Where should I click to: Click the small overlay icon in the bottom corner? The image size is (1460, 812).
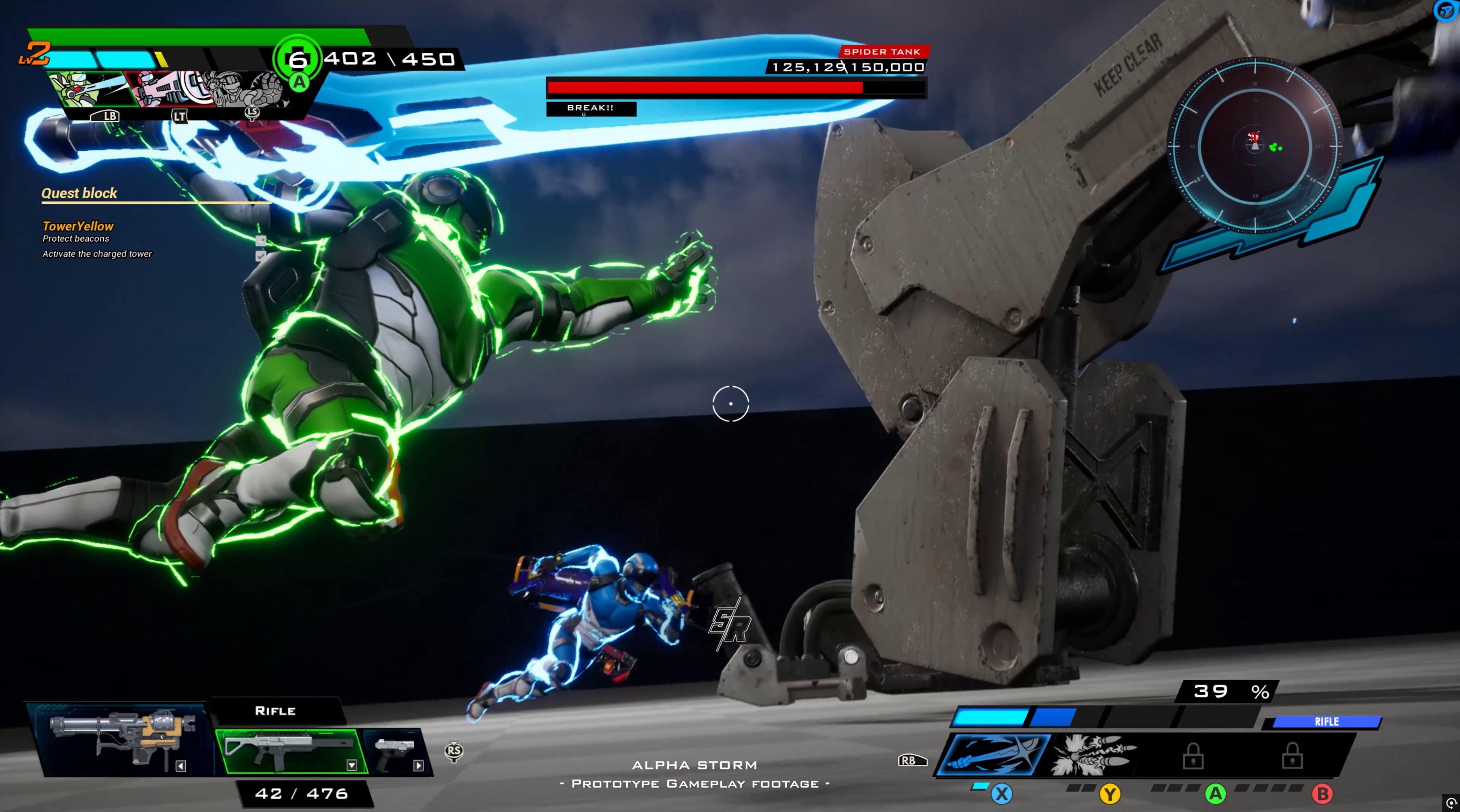1451,802
